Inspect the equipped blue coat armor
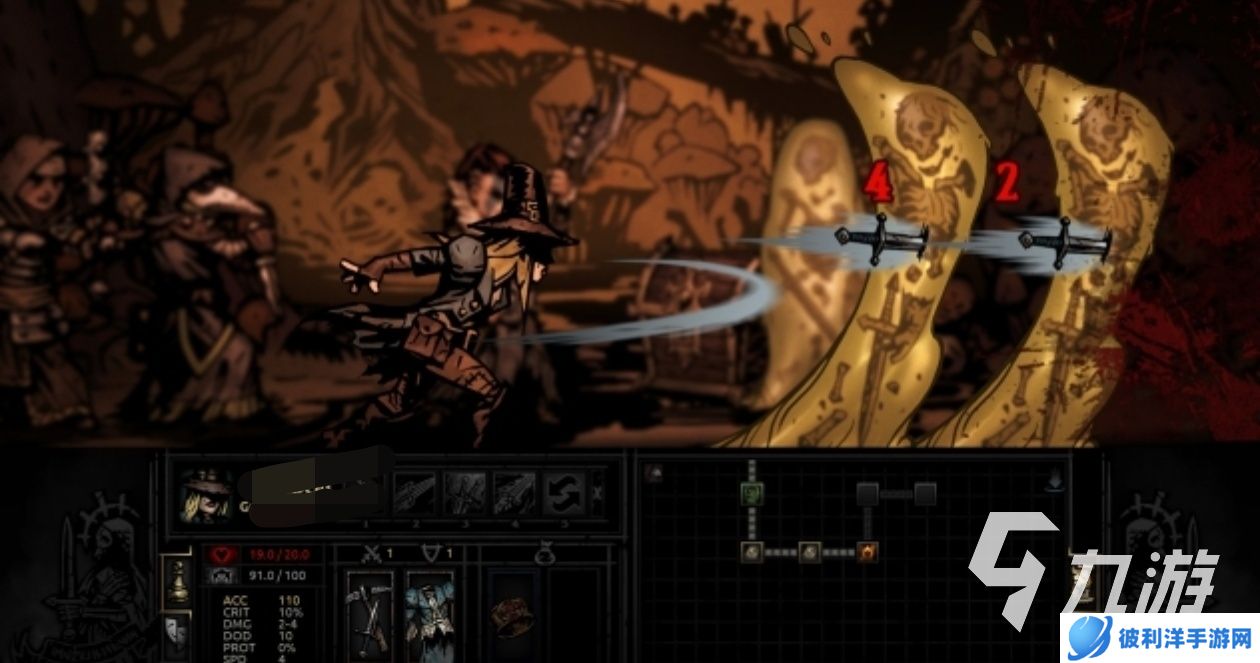1260x663 pixels. tap(430, 613)
